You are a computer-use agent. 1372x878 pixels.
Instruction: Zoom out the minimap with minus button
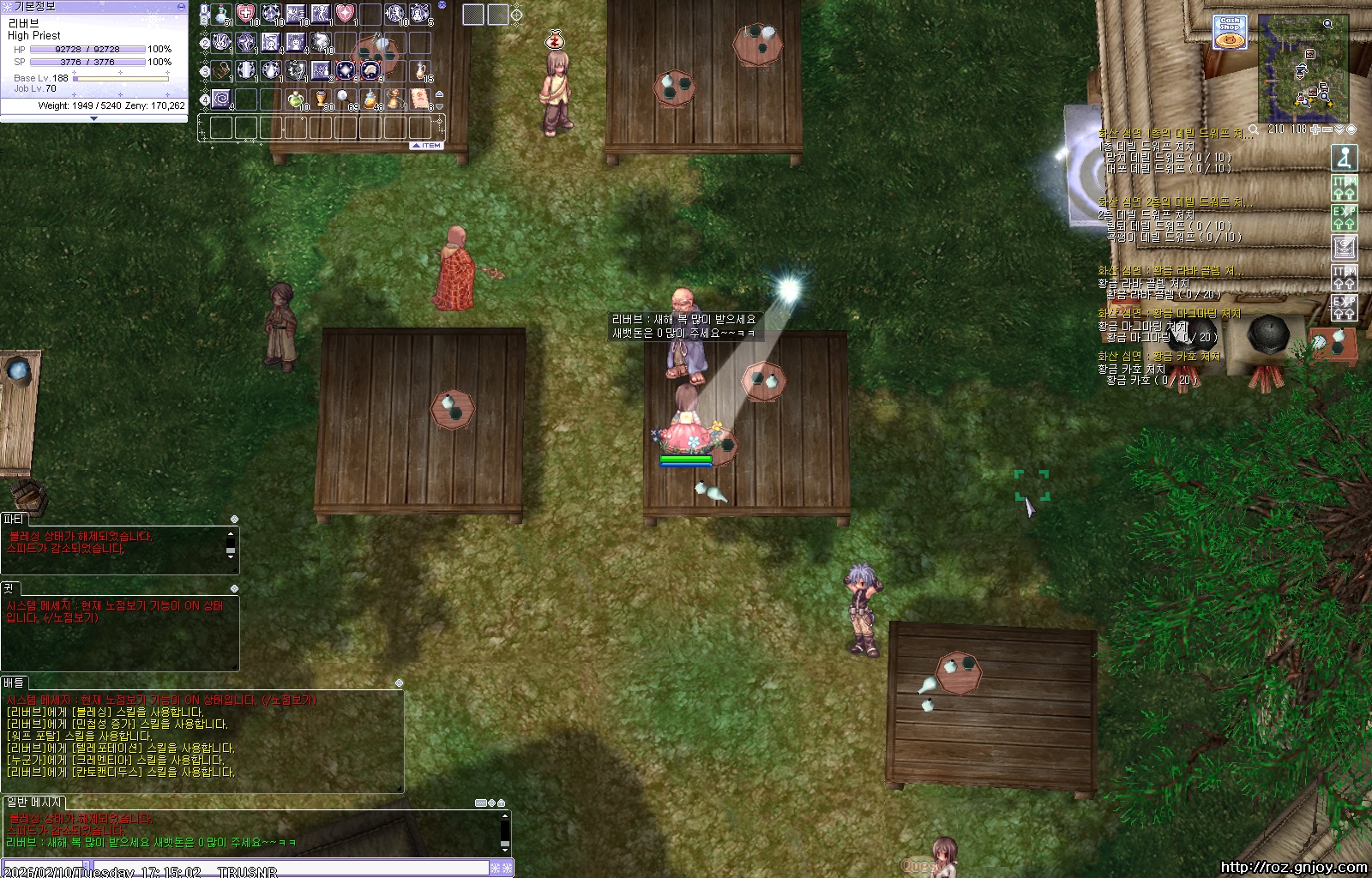(x=1327, y=129)
